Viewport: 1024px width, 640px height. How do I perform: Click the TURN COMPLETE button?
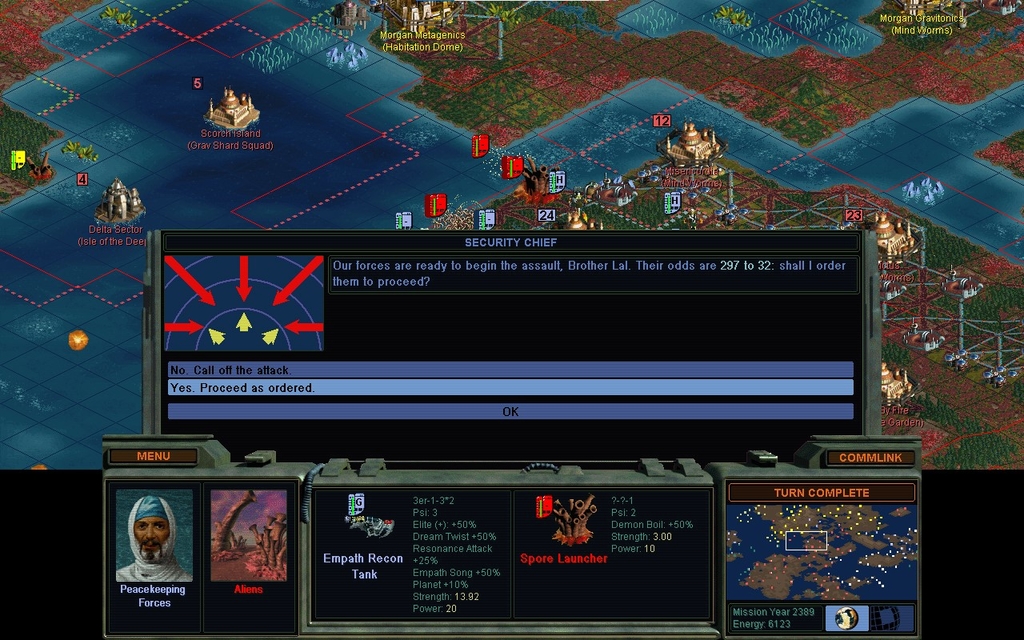(821, 493)
